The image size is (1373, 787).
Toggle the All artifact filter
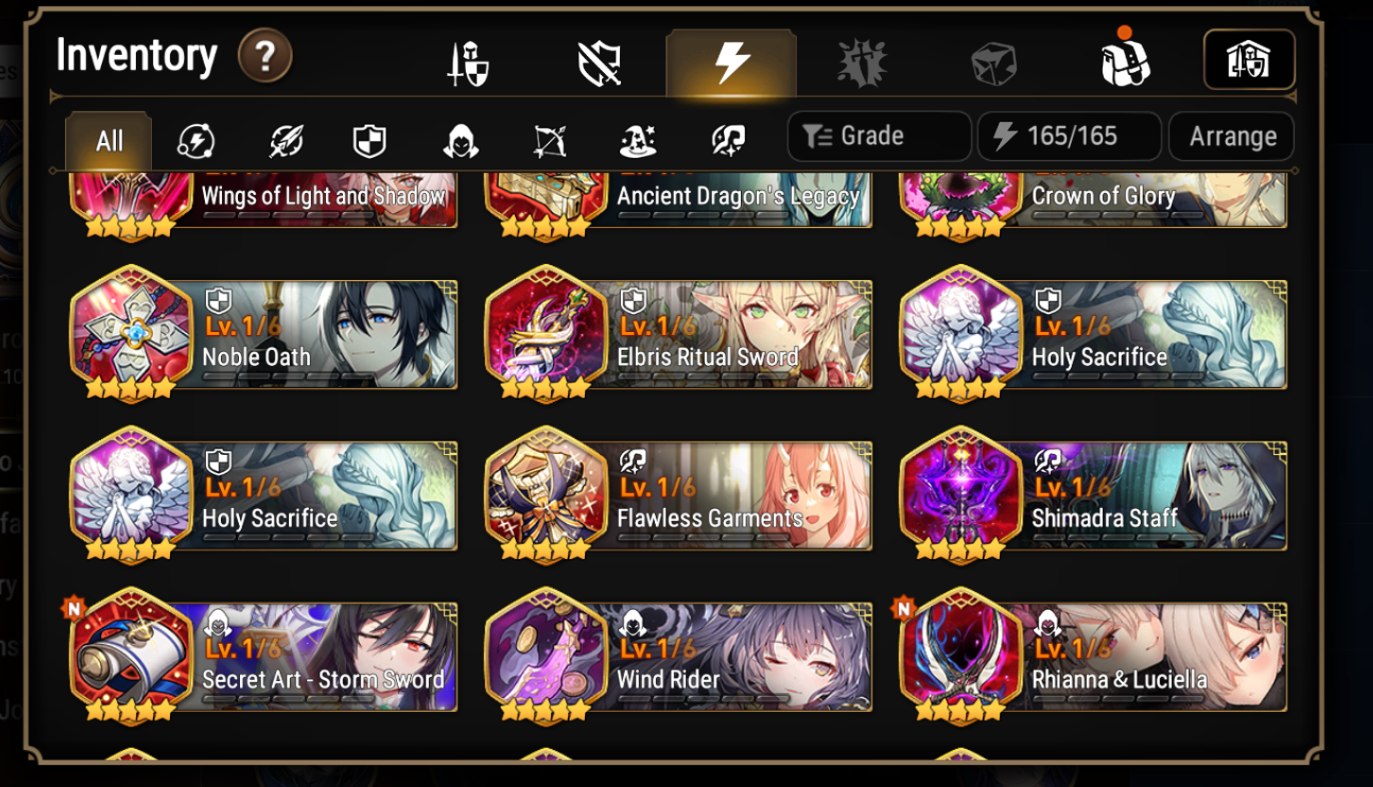coord(108,141)
